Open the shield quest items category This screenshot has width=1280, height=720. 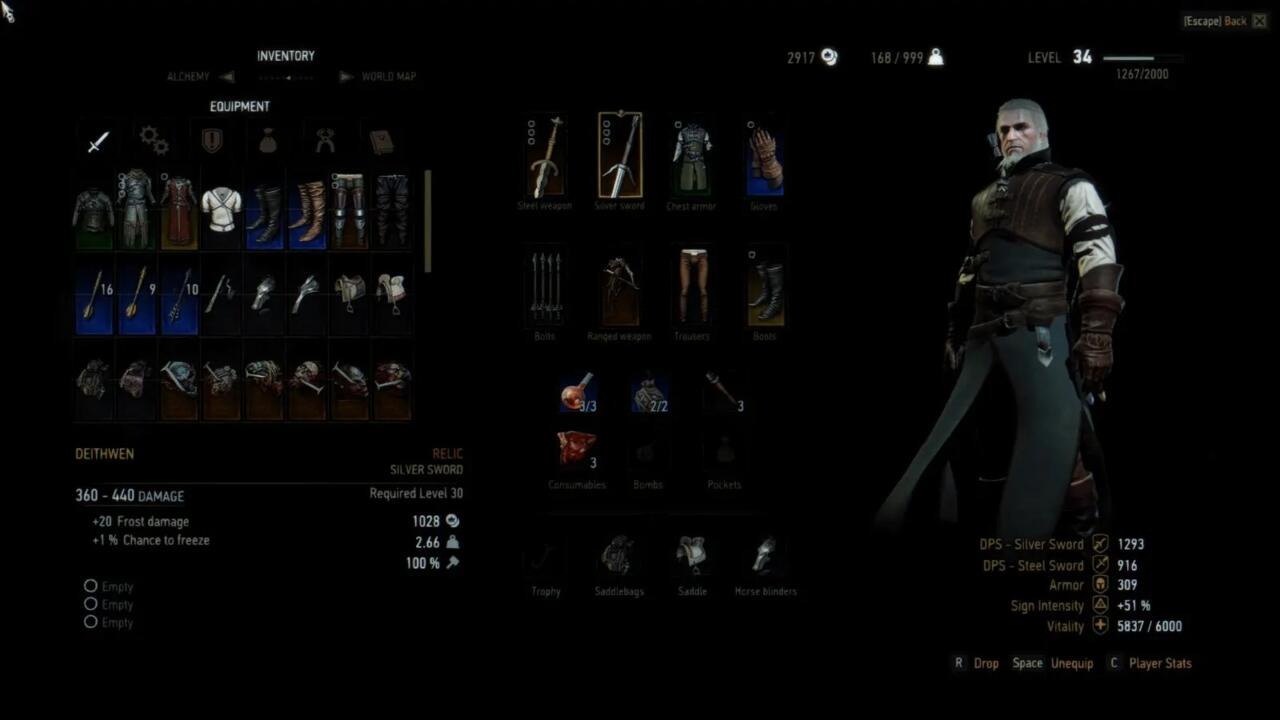(x=209, y=141)
